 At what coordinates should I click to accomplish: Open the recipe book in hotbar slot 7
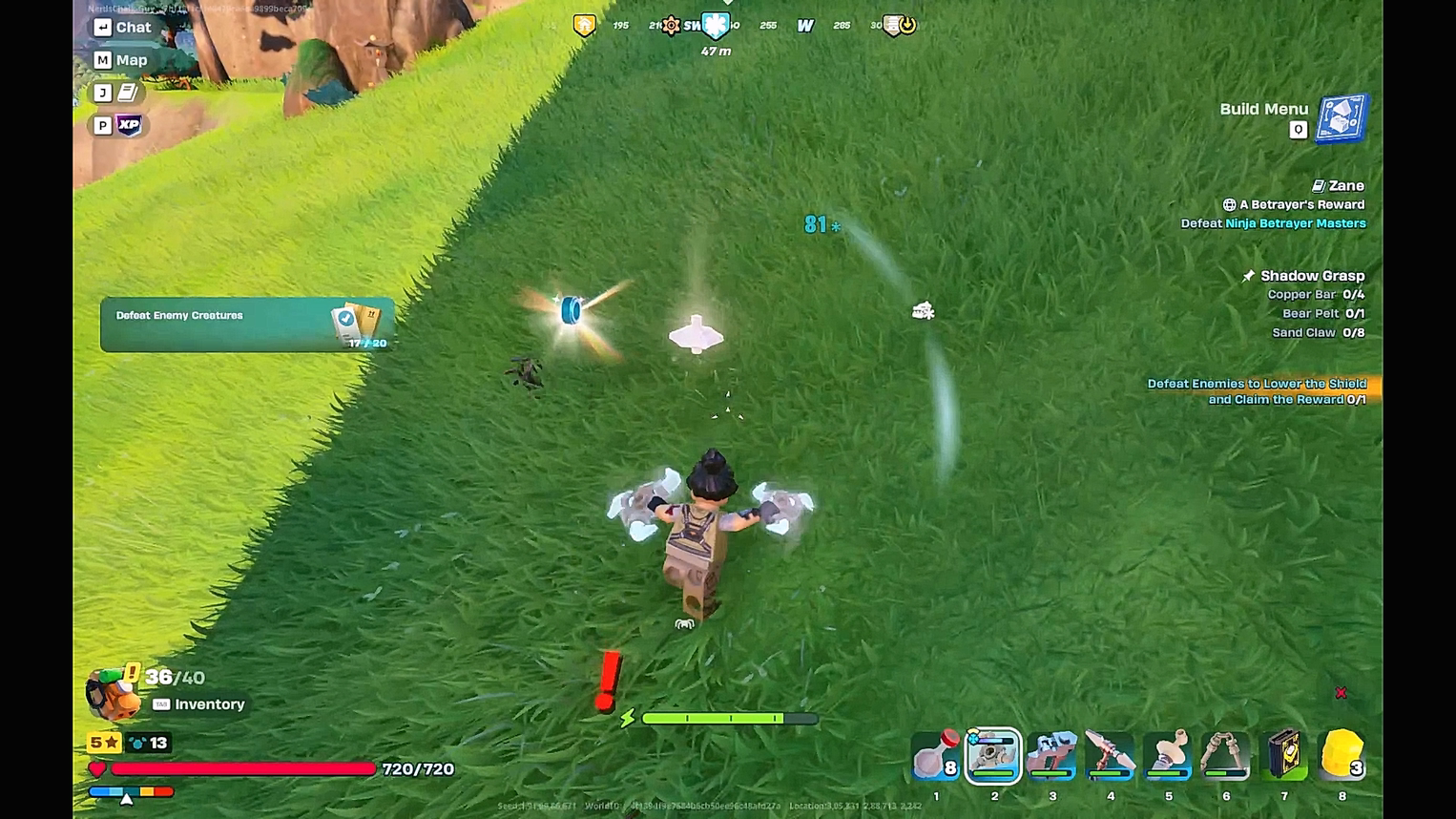point(1283,756)
